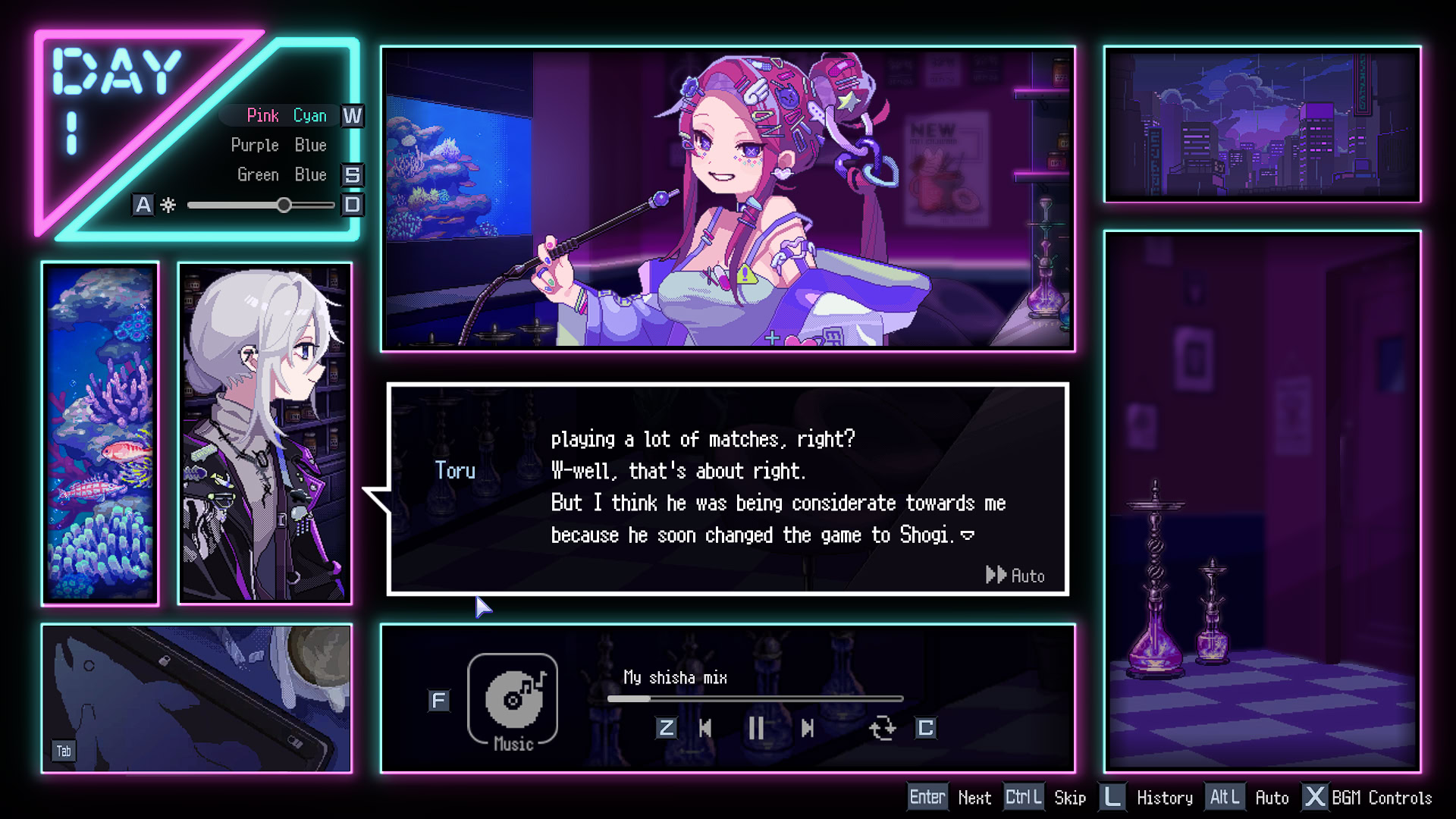Switch to the Green Blue theme

[x=281, y=174]
